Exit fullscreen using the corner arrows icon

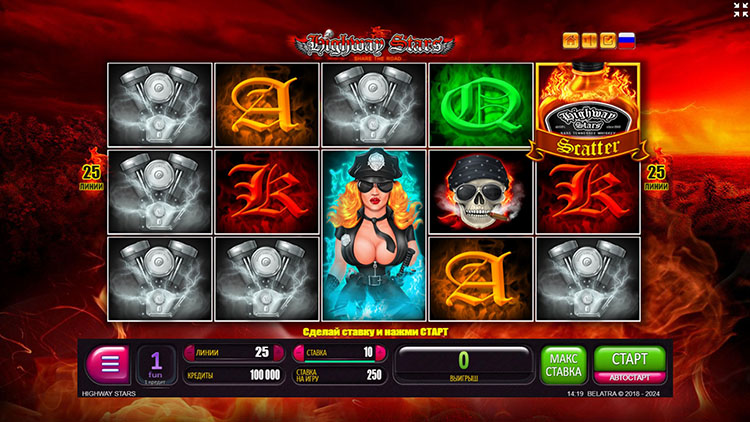click(739, 10)
